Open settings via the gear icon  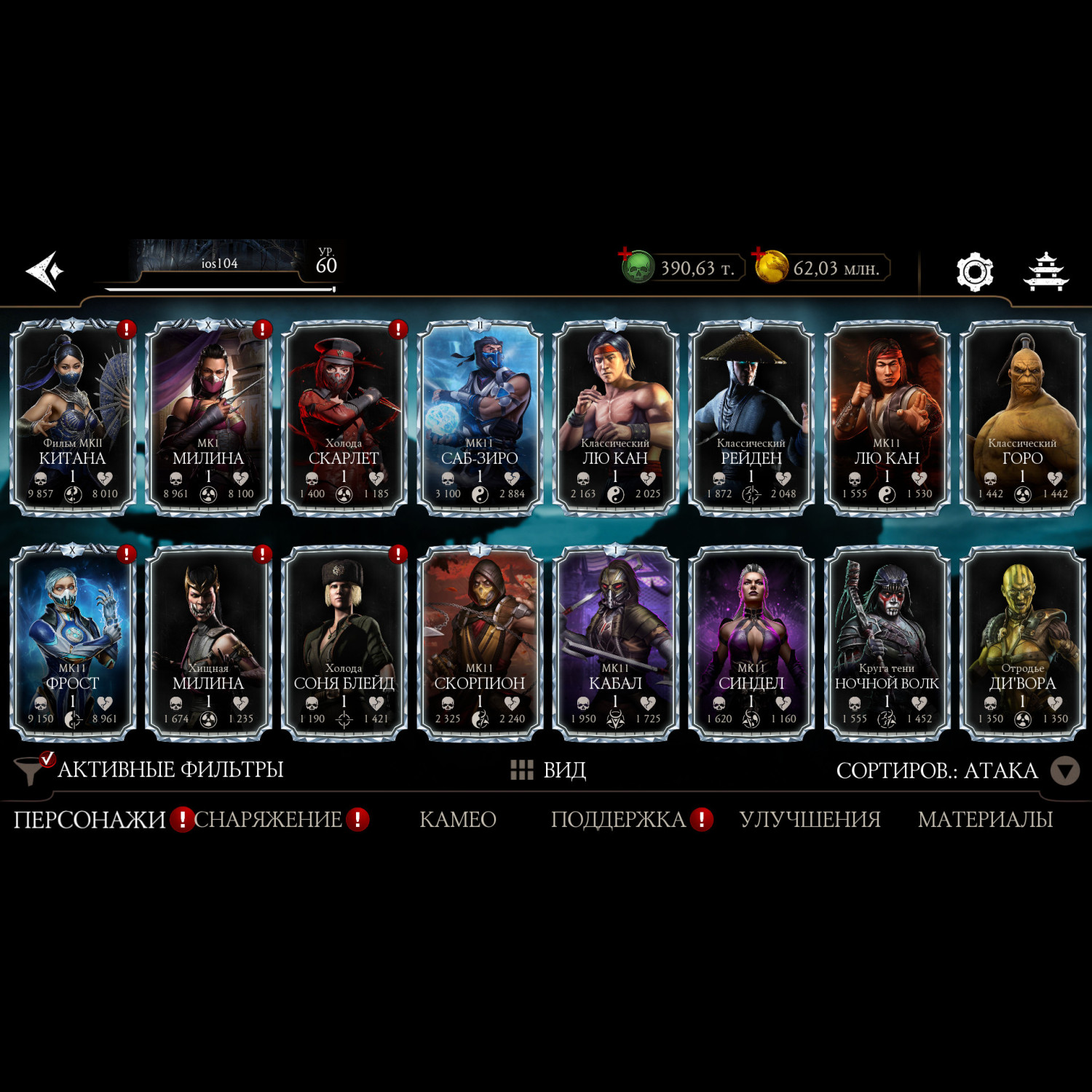point(974,272)
